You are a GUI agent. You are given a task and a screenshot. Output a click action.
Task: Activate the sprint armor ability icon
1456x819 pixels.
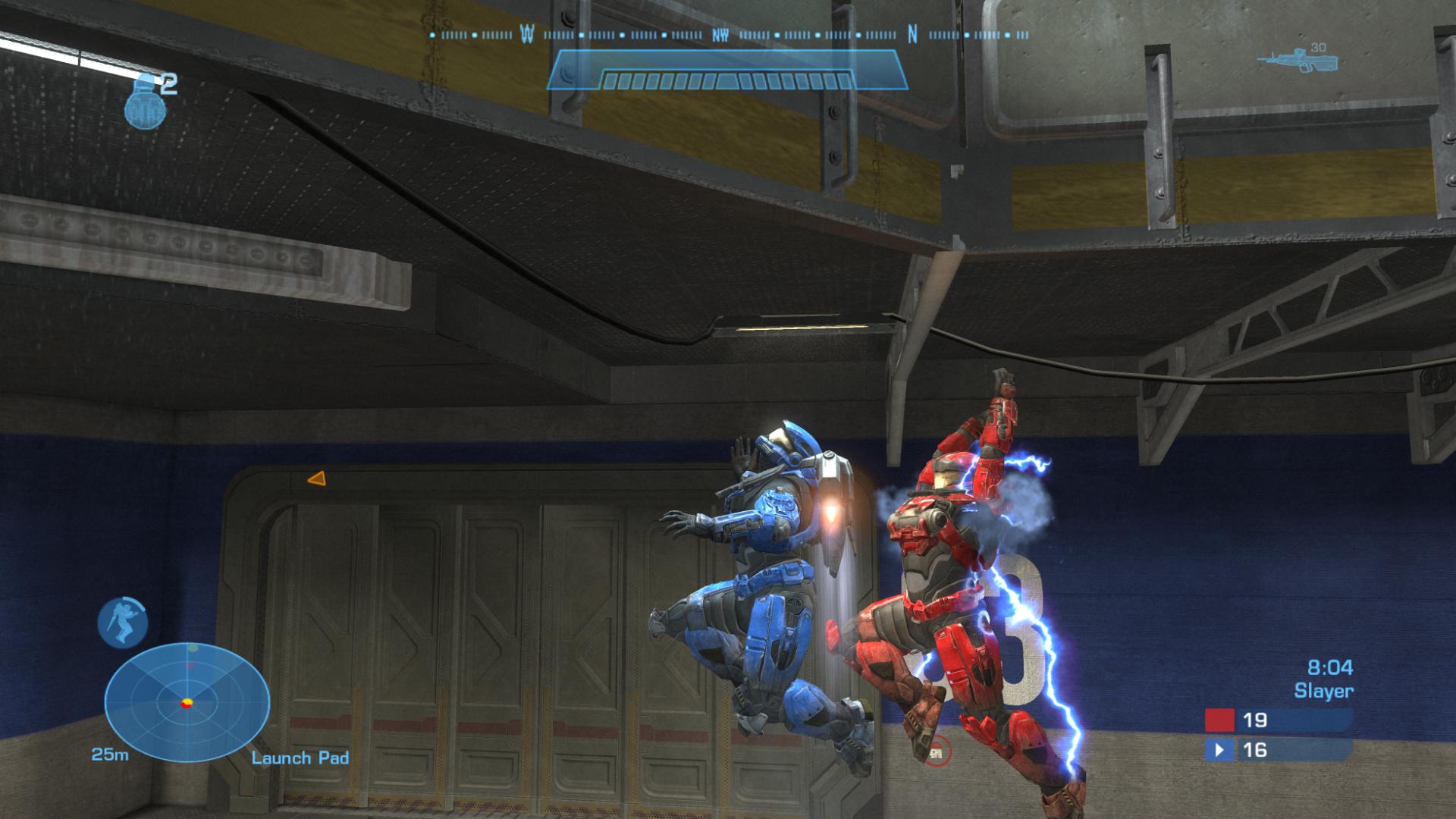(x=122, y=622)
